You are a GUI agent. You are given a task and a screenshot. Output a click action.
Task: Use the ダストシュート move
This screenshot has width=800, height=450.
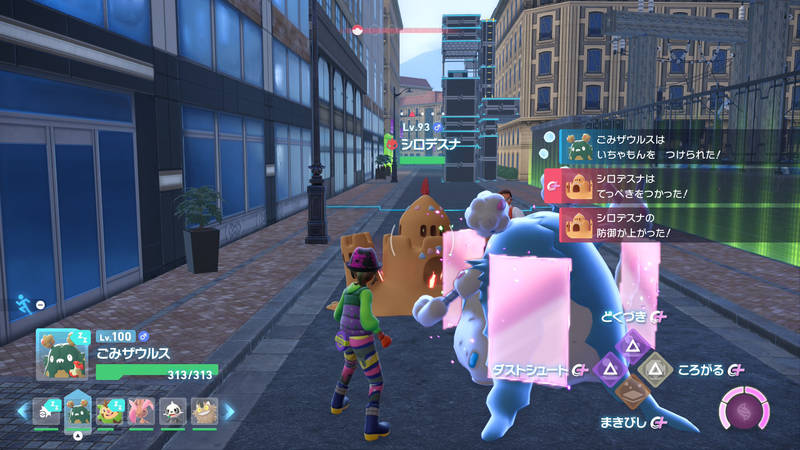pos(608,371)
